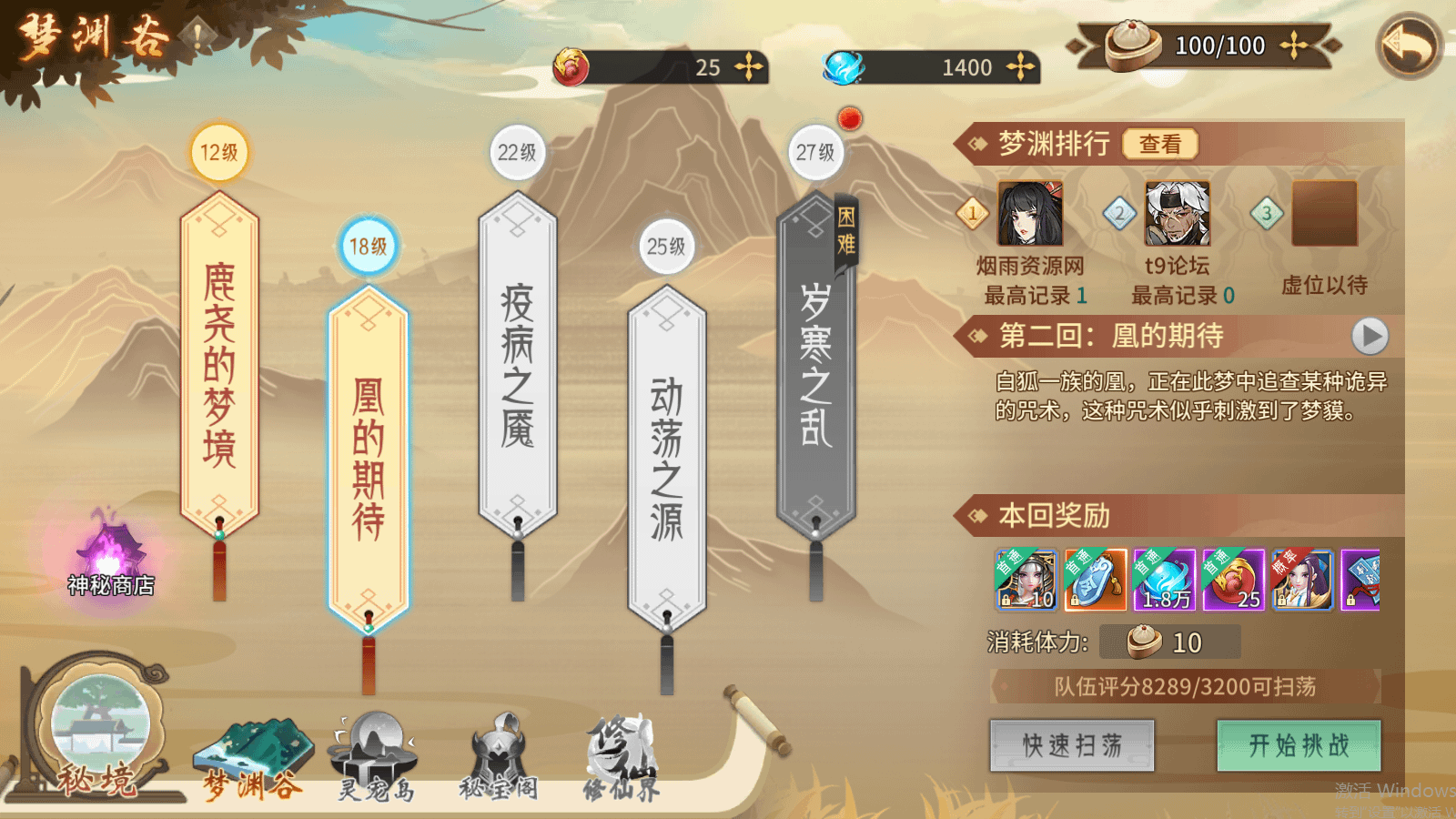View the 梦渊排行 ranking via 查看
This screenshot has width=1456, height=819.
tap(1159, 144)
